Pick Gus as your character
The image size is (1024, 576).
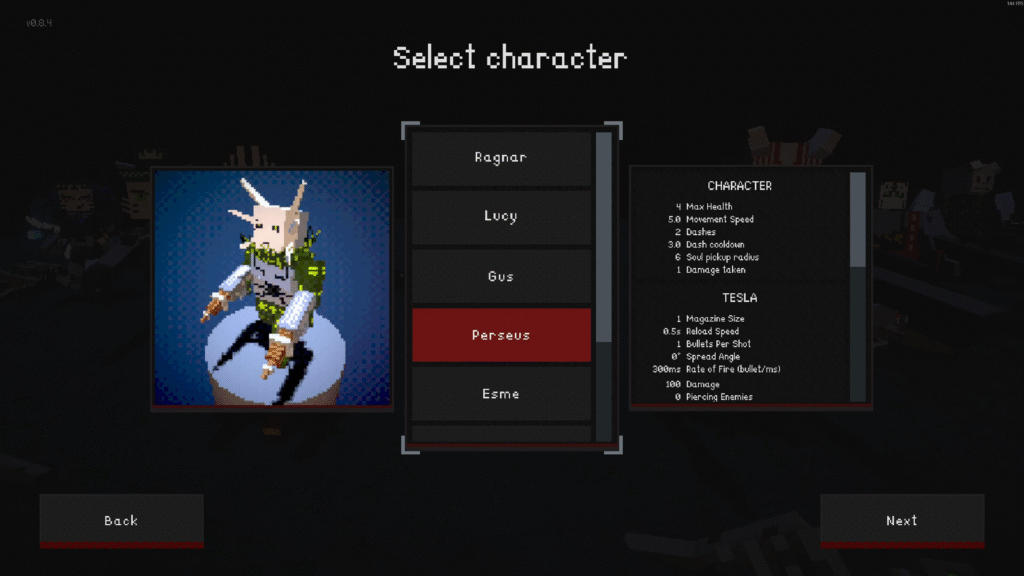[x=501, y=276]
